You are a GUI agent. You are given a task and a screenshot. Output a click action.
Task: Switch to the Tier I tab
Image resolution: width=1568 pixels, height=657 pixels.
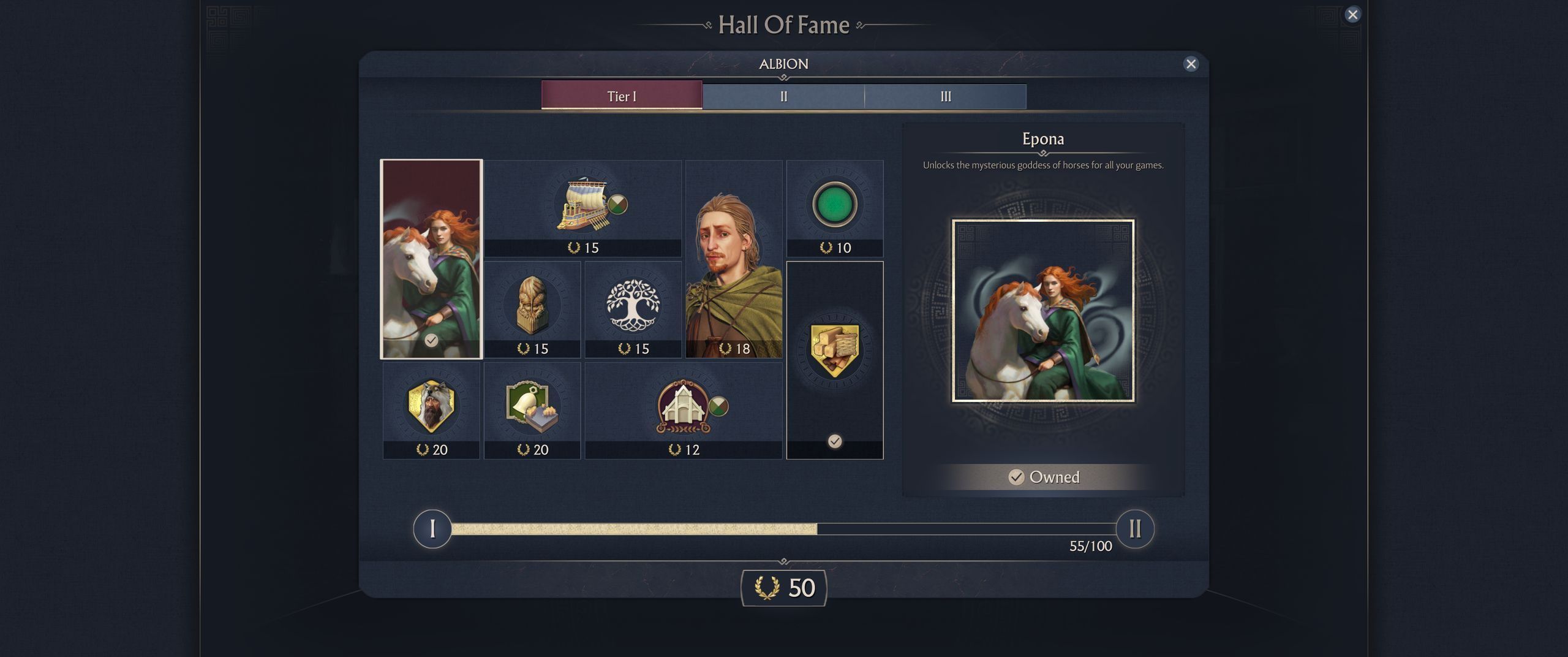coord(622,96)
